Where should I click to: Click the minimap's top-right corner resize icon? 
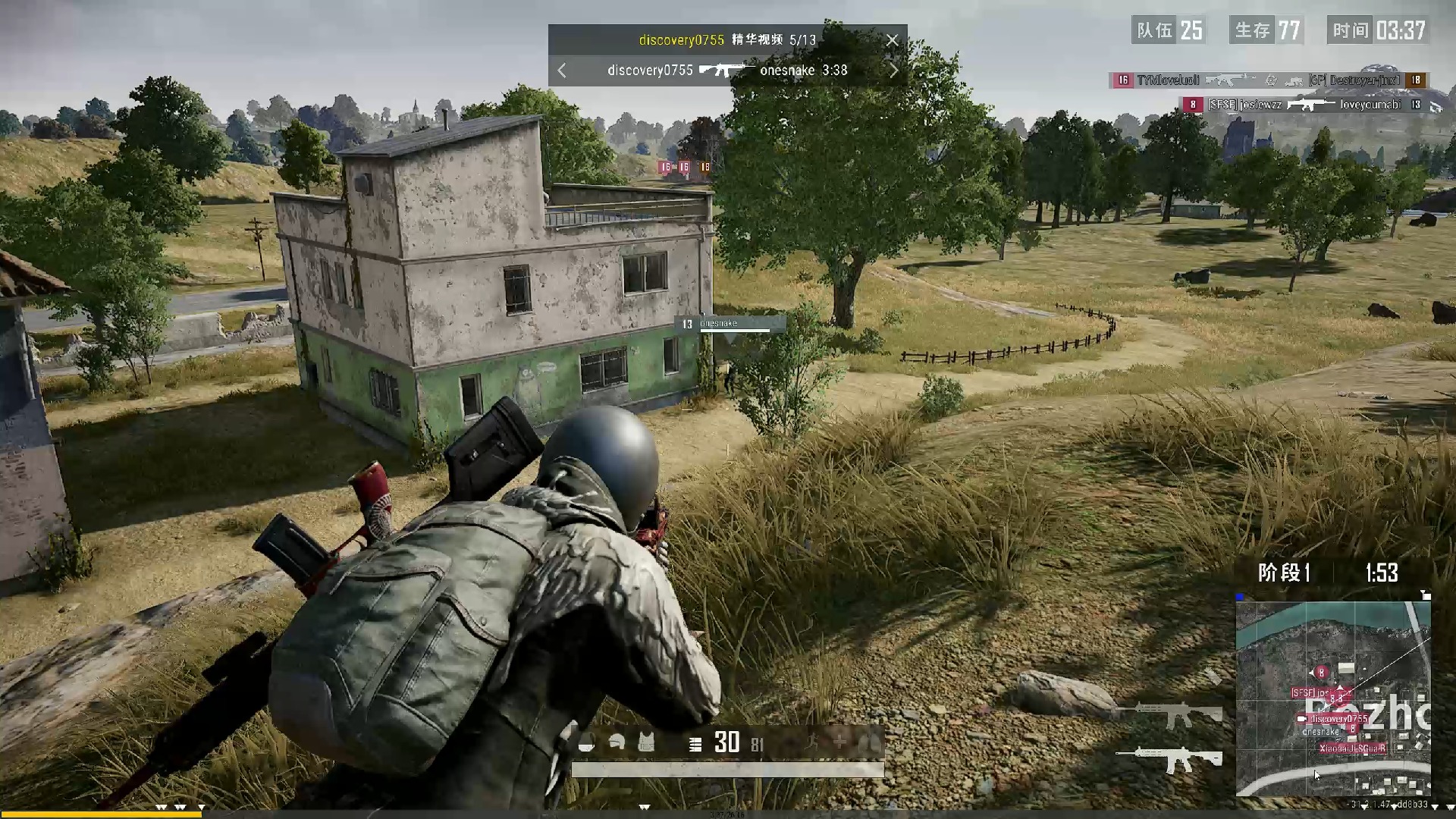(x=1426, y=596)
